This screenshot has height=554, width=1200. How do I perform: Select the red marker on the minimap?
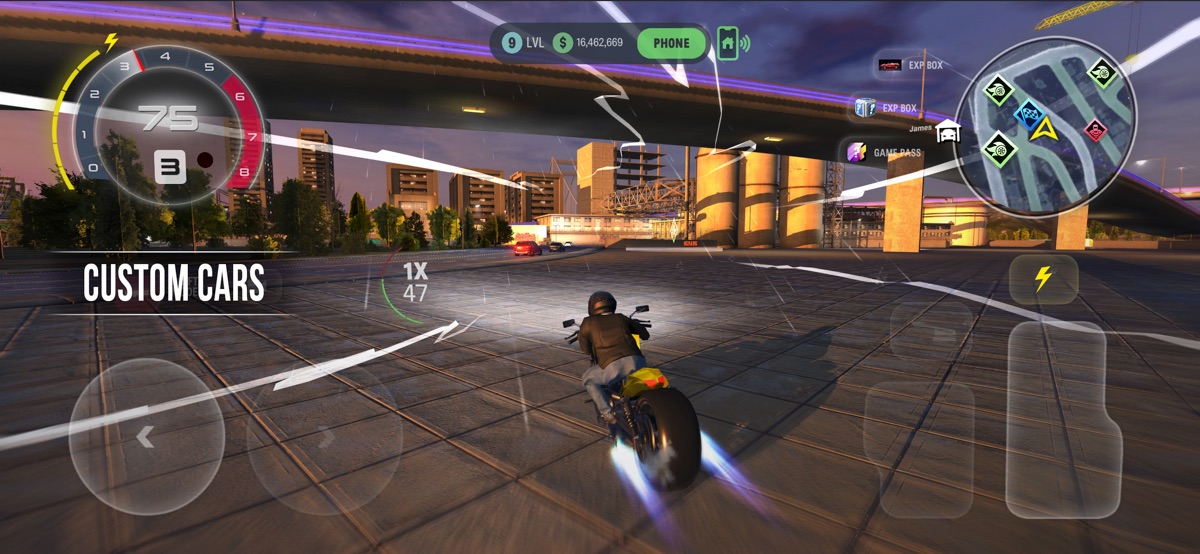(1096, 130)
